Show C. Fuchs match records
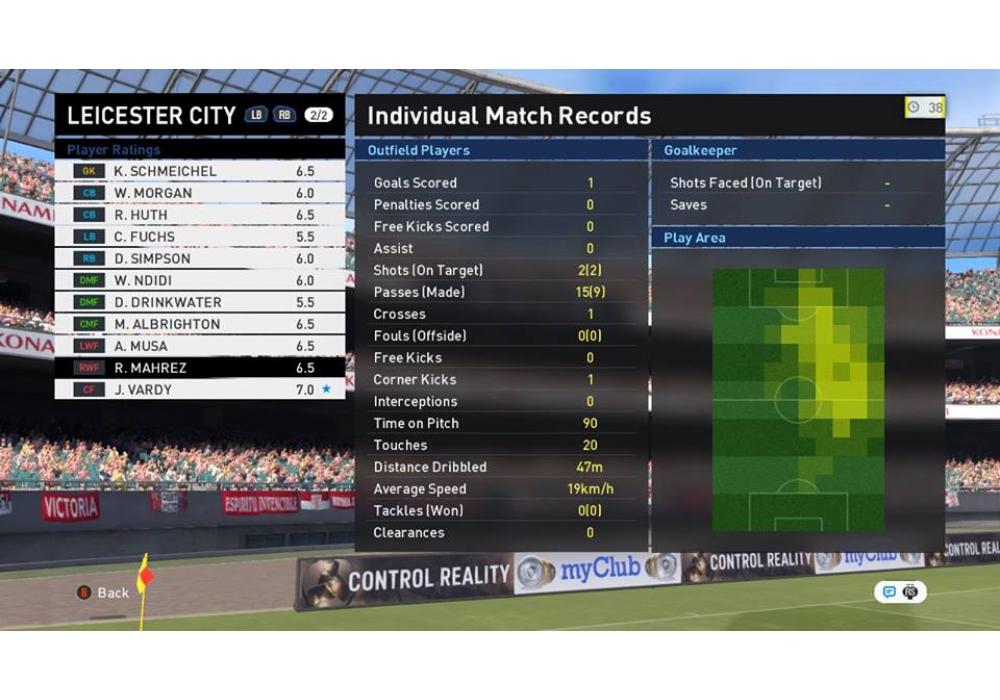This screenshot has width=1000, height=700. point(199,237)
